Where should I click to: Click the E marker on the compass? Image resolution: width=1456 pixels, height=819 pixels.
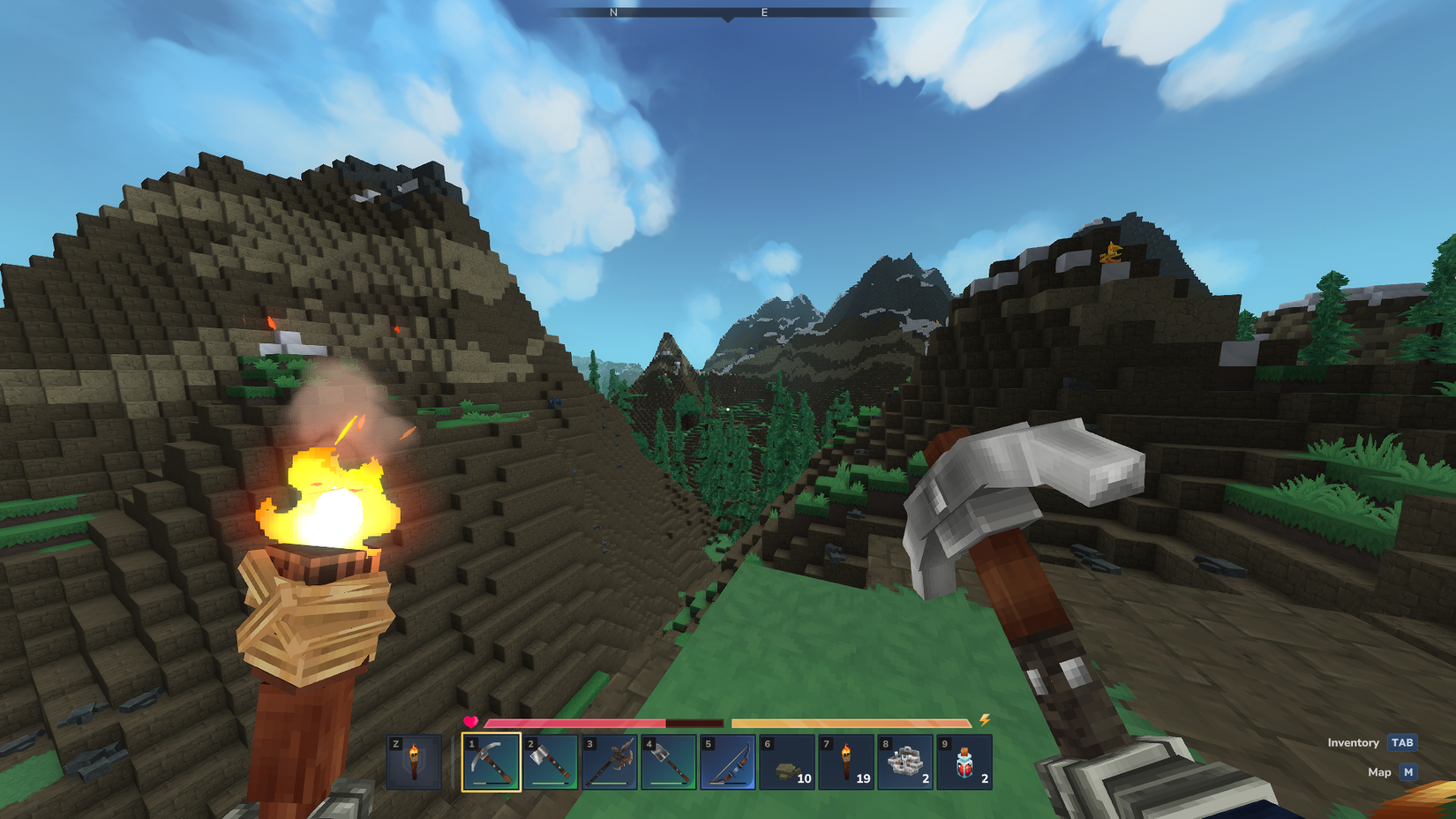click(764, 13)
